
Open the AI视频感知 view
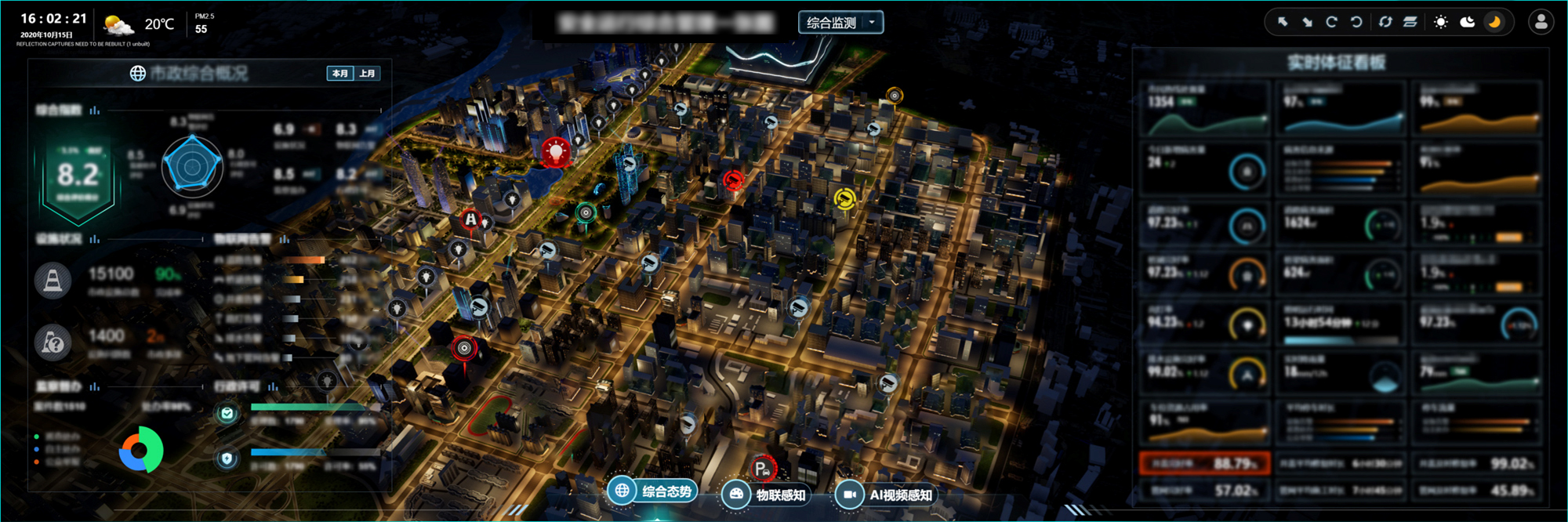tap(886, 495)
